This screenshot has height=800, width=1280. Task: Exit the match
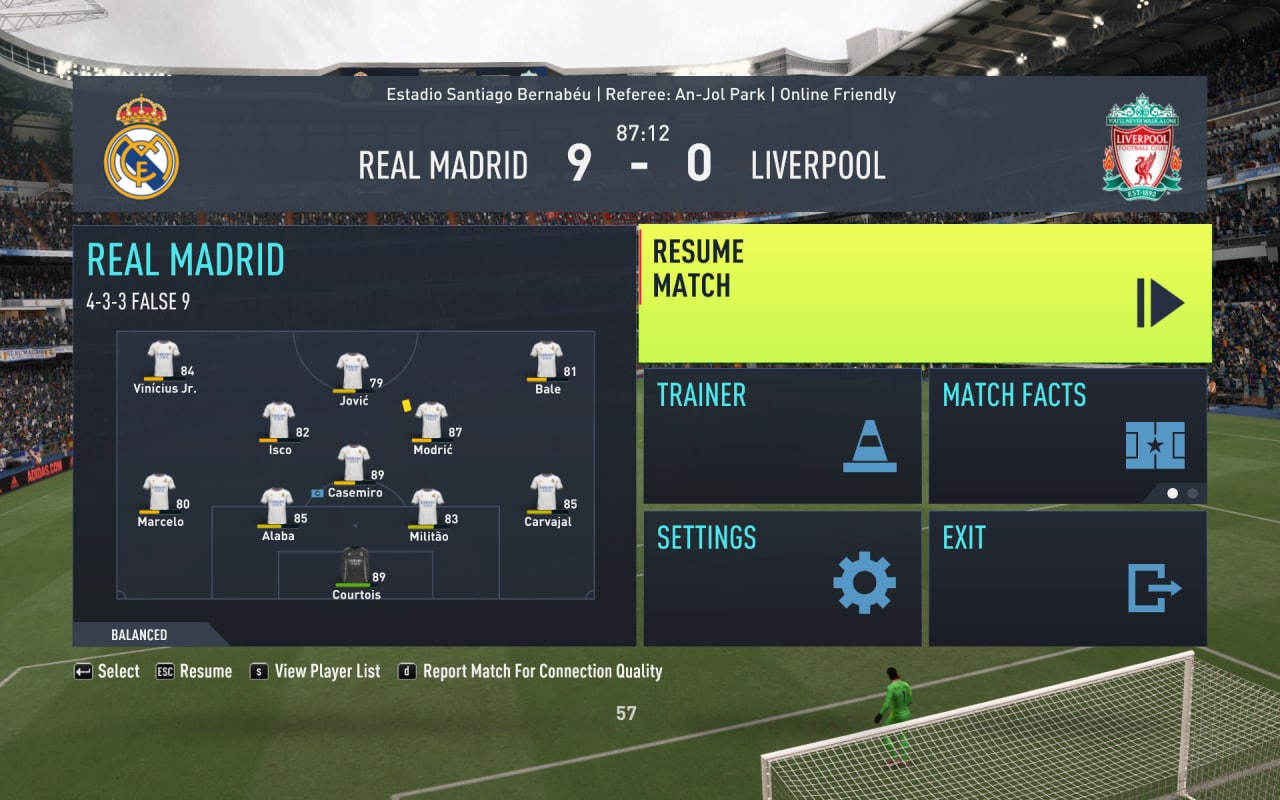tap(1067, 578)
